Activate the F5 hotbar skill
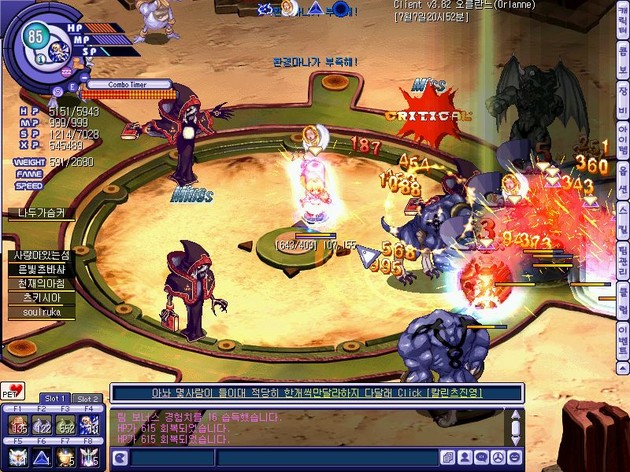This screenshot has width=630, height=472. coord(19,458)
